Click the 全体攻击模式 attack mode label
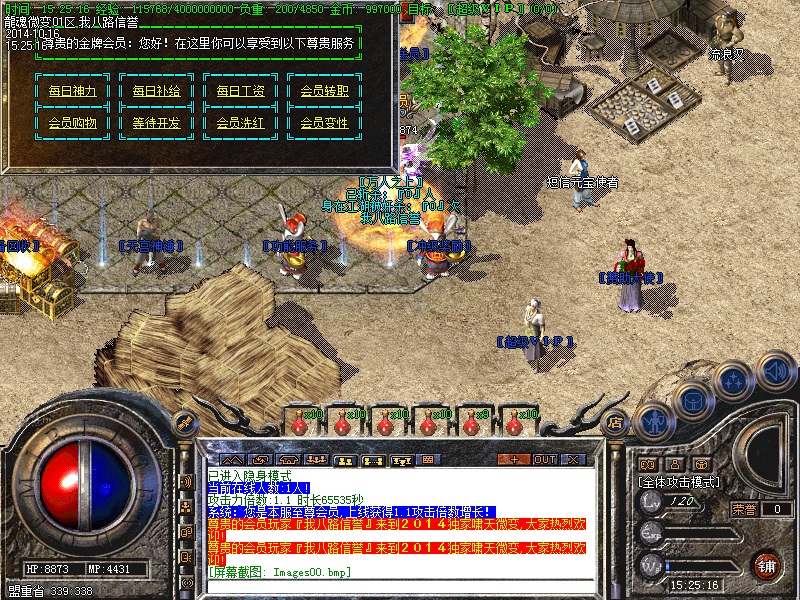Viewport: 800px width, 600px height. coord(680,482)
